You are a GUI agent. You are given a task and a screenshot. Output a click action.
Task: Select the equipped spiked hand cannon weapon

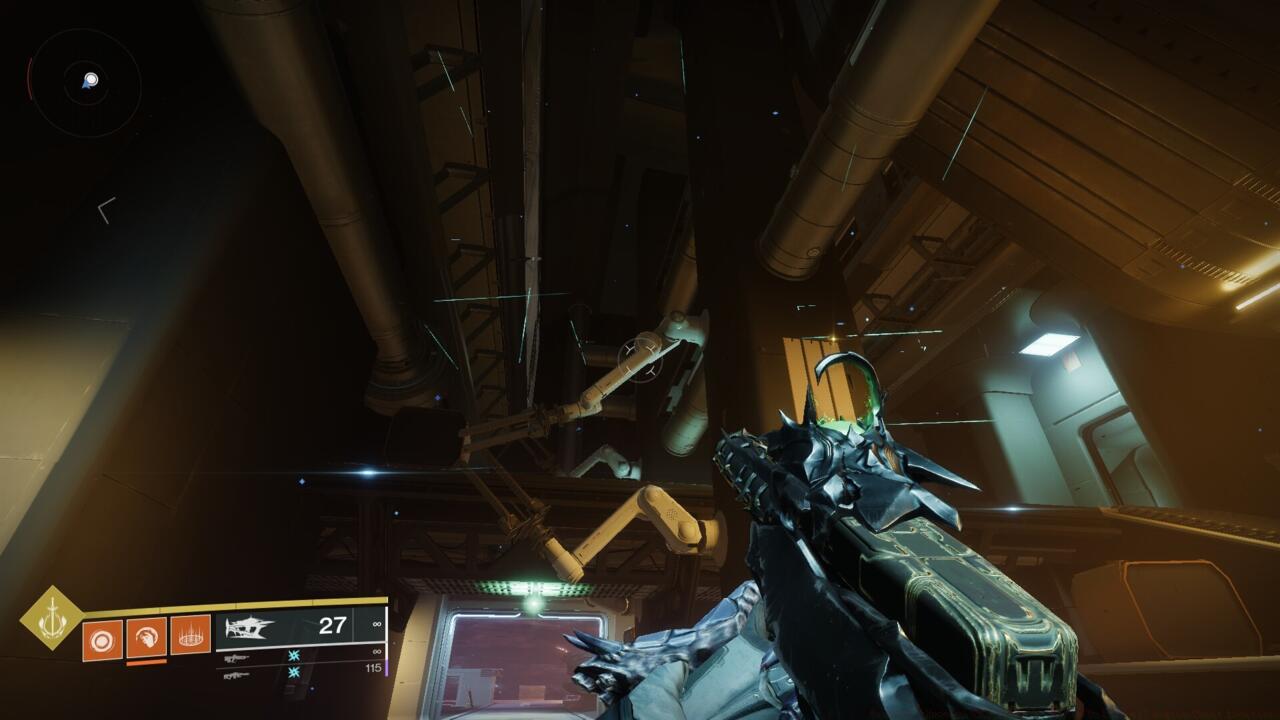click(x=250, y=628)
